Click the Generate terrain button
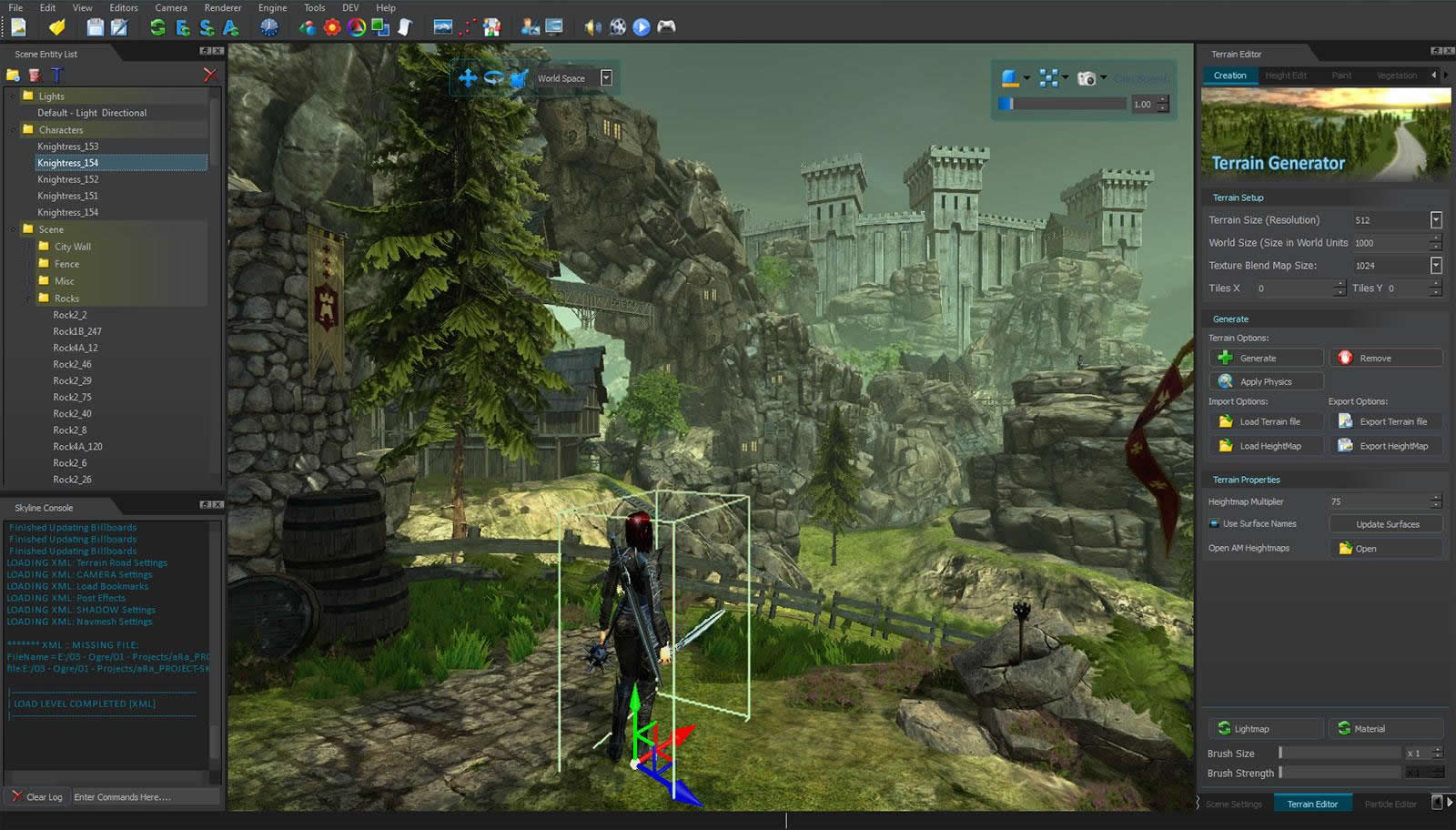 (1266, 359)
